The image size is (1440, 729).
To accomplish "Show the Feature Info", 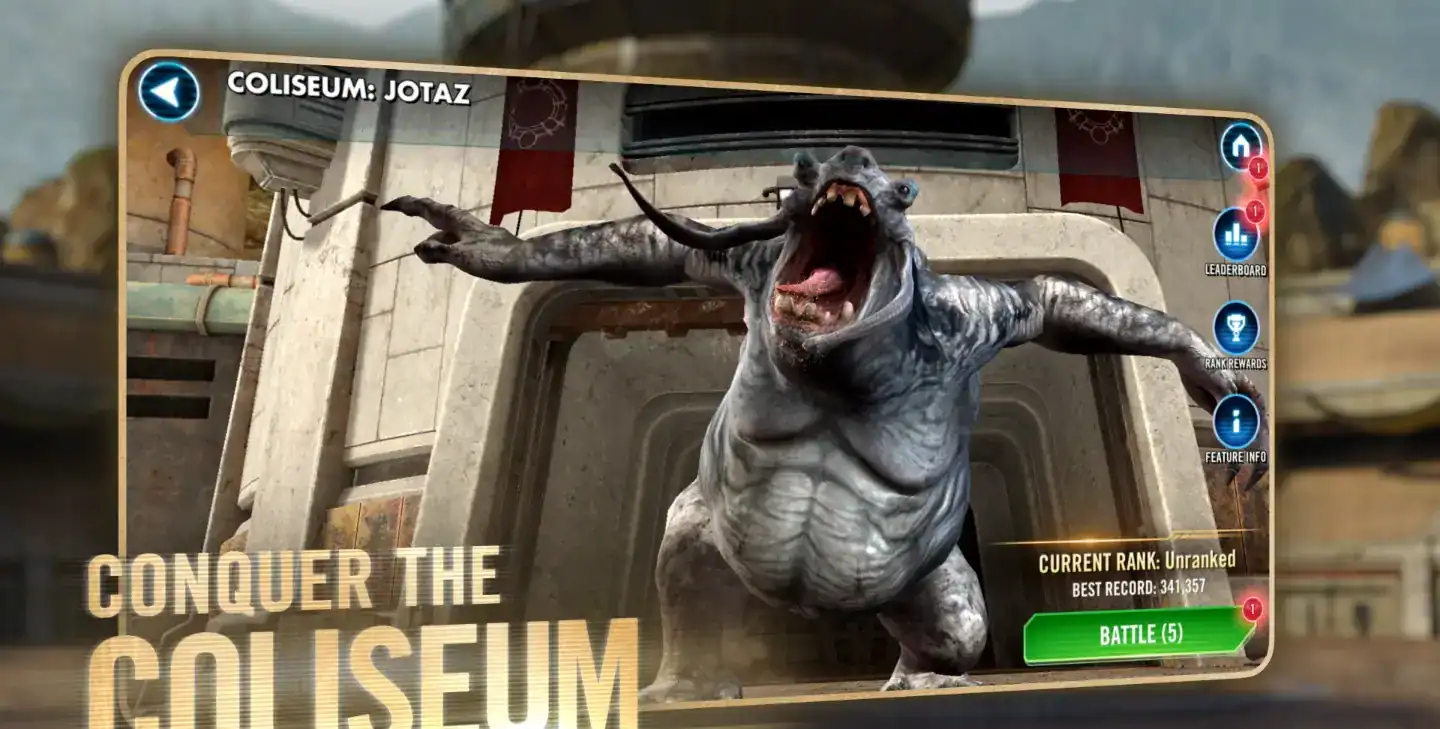I will (1236, 421).
